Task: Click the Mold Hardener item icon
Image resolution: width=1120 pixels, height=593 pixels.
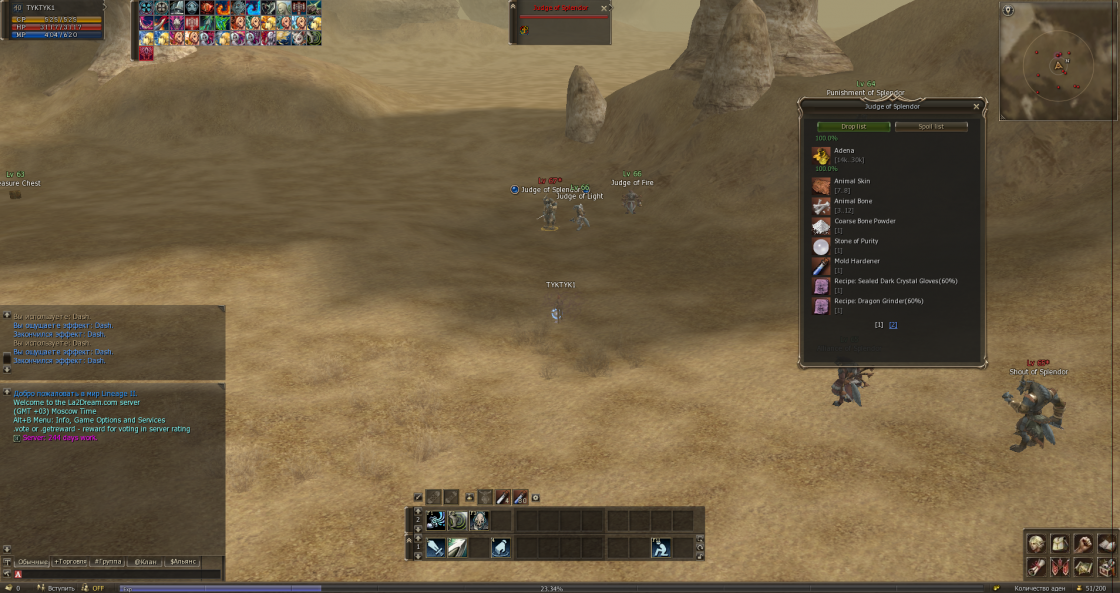Action: [x=821, y=266]
